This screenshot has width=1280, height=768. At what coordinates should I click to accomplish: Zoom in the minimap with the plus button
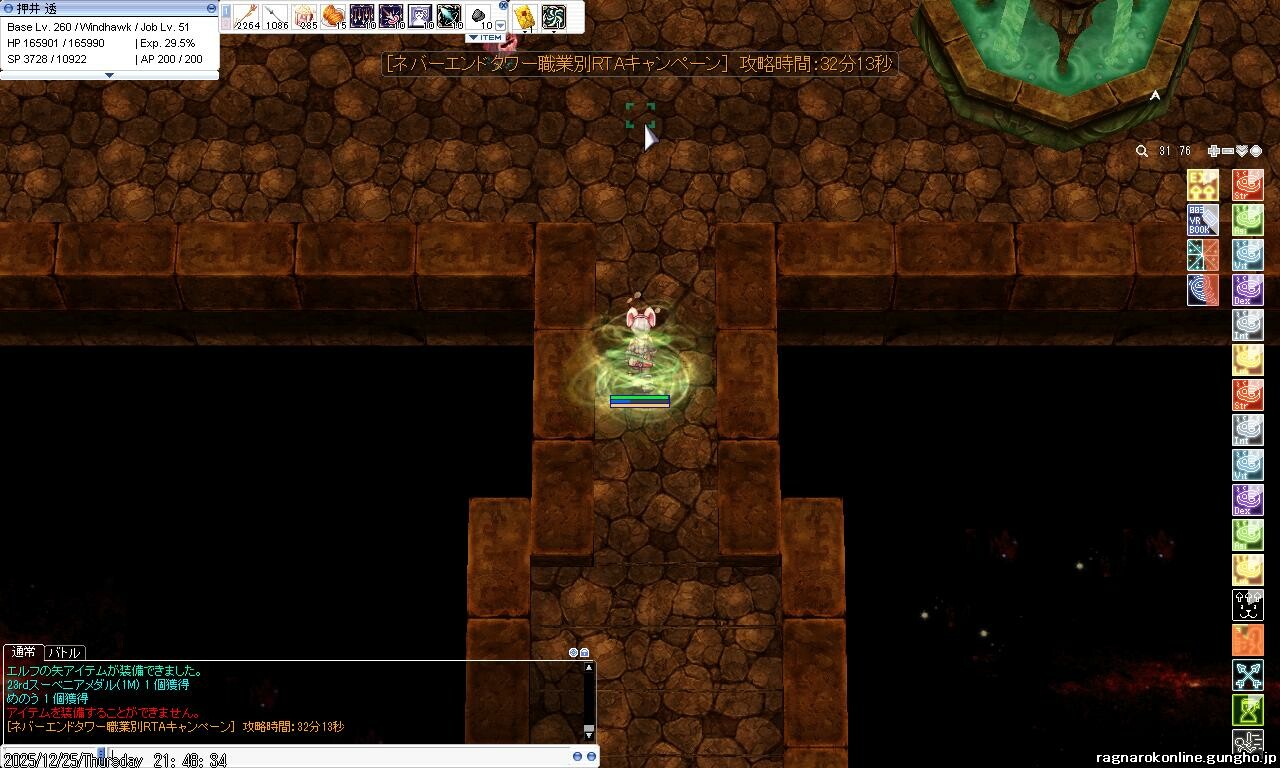click(1213, 151)
